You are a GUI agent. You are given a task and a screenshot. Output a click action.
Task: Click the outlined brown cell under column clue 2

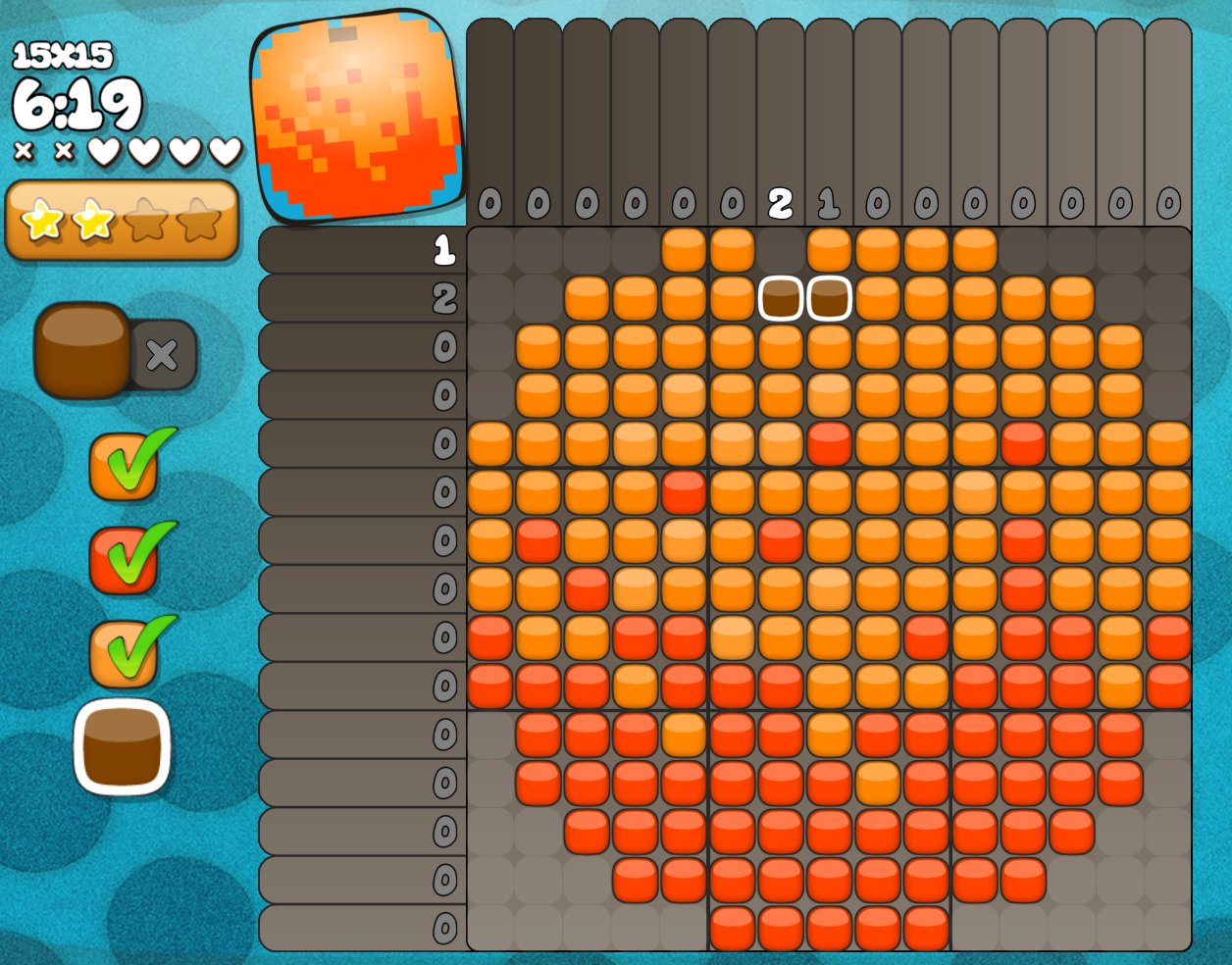[781, 298]
